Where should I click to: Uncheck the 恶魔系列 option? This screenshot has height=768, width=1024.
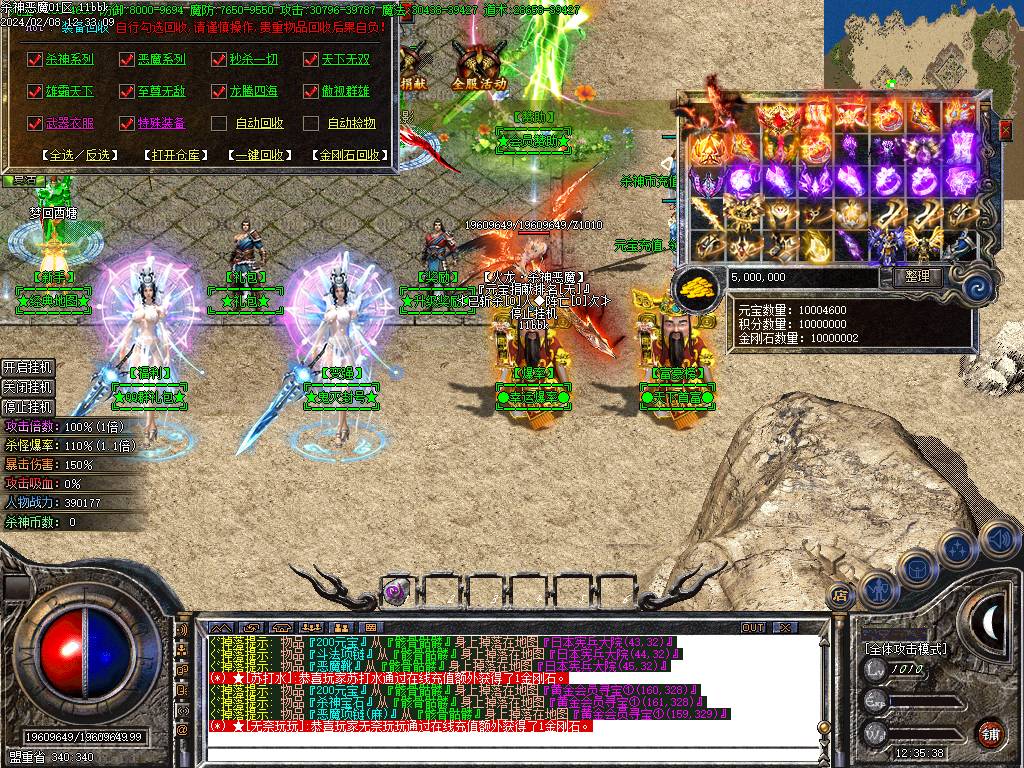point(126,59)
